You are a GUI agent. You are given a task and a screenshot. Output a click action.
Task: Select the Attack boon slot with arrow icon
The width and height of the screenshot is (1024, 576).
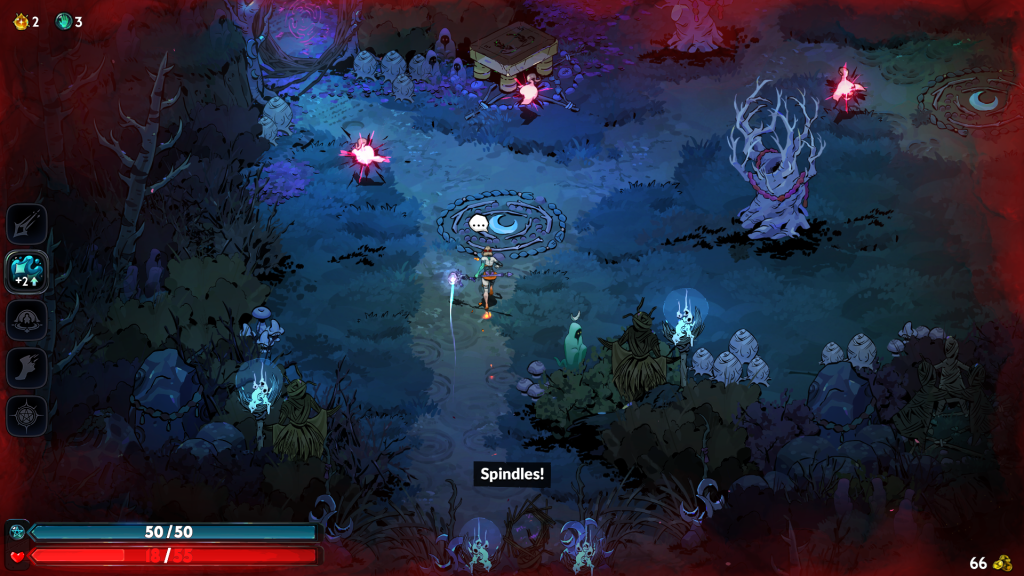click(27, 224)
